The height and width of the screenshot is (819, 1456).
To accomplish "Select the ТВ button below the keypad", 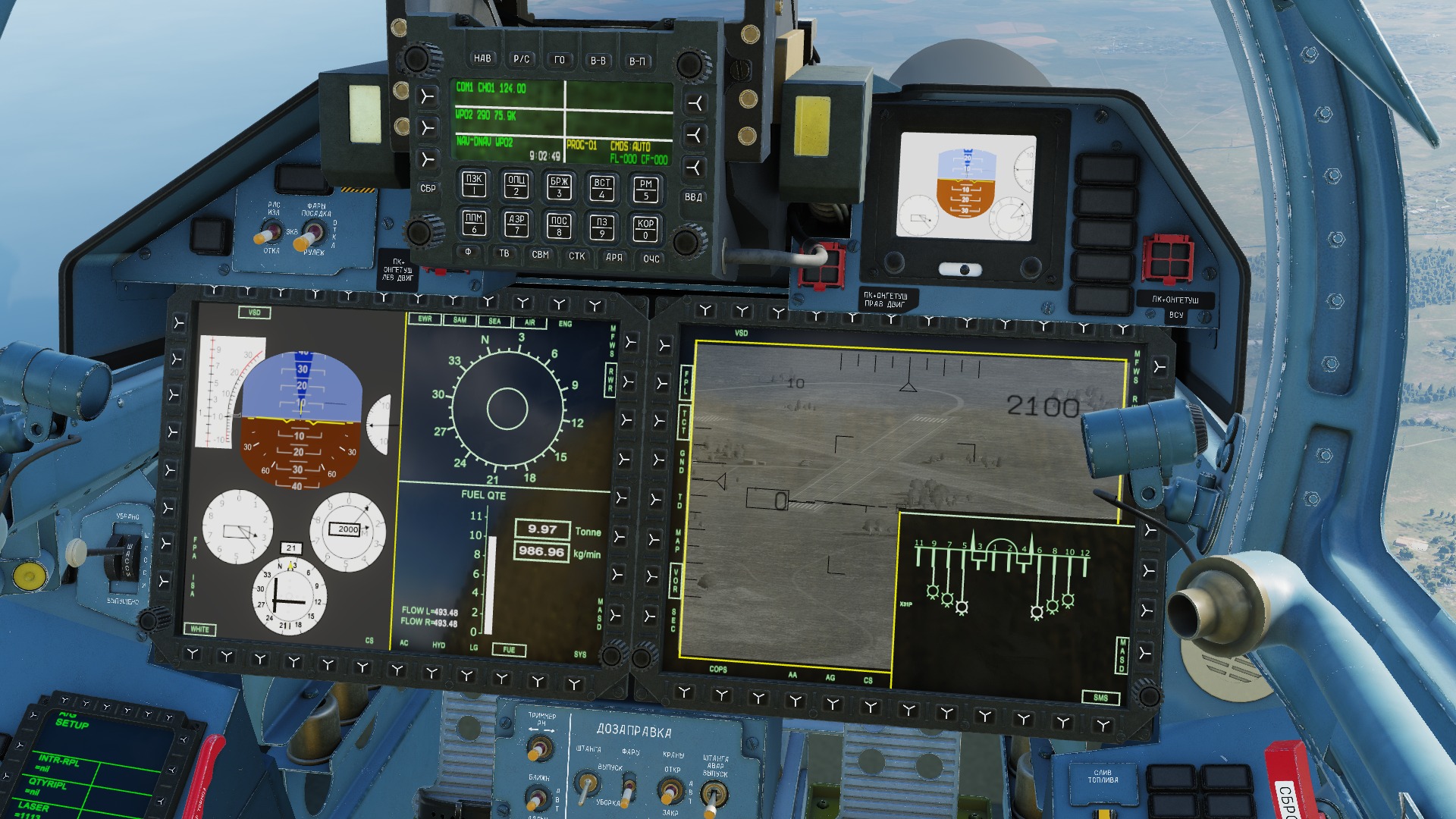I will coord(504,253).
